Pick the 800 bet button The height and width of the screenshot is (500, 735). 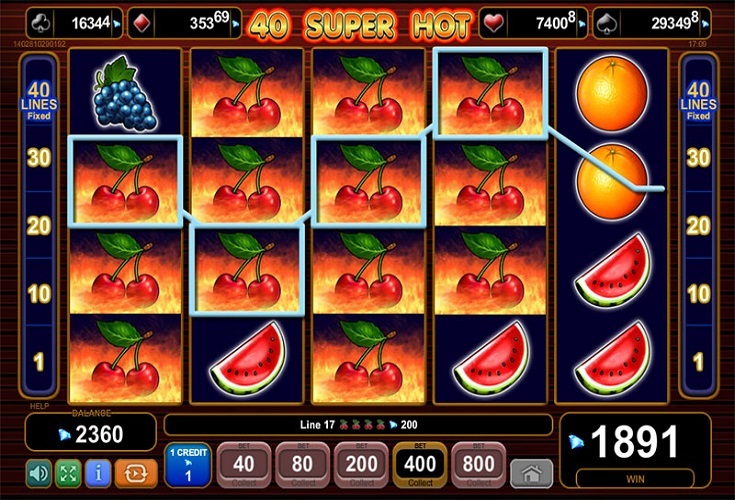click(478, 467)
